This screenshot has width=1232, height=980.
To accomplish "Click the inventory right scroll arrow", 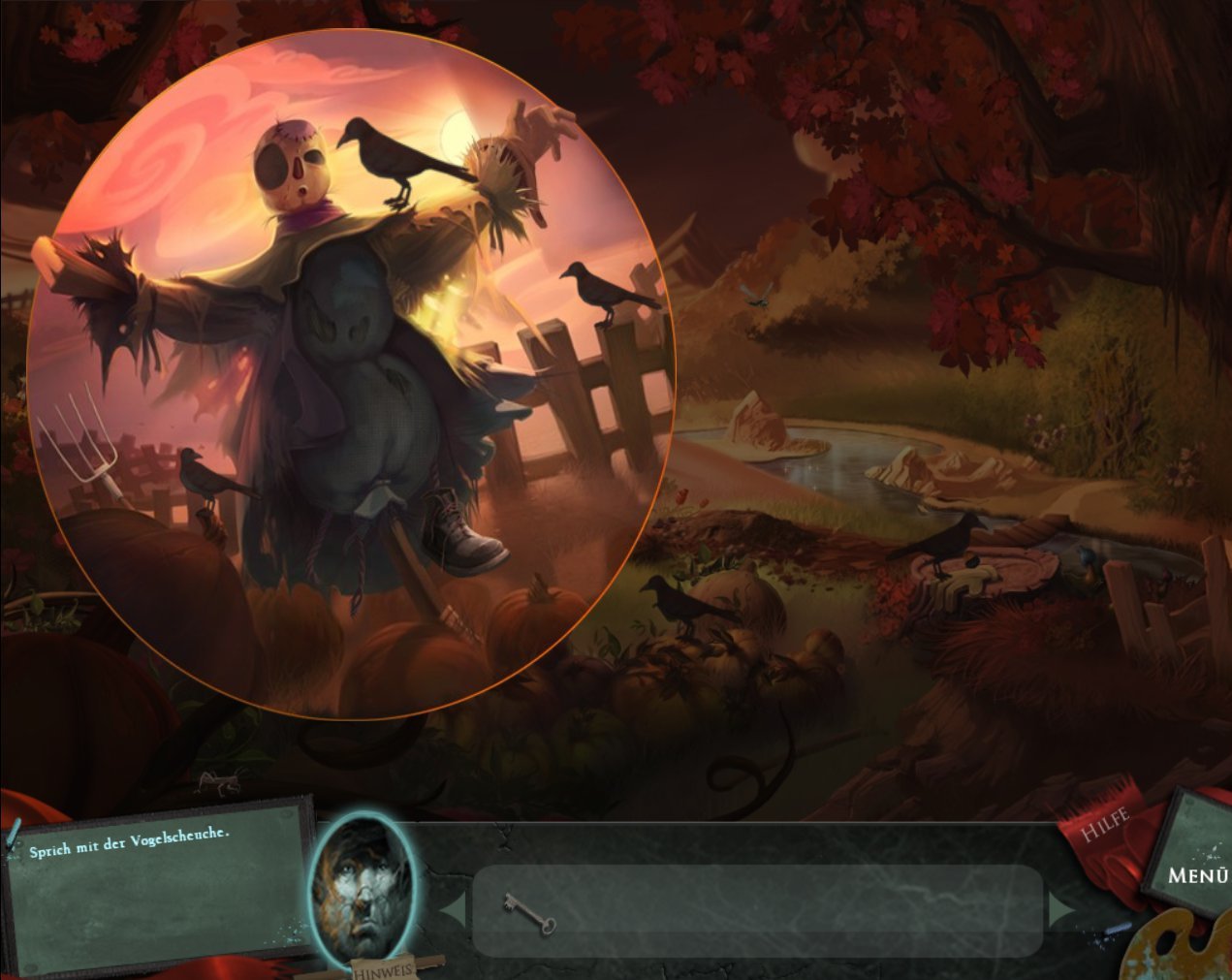I will [1062, 912].
